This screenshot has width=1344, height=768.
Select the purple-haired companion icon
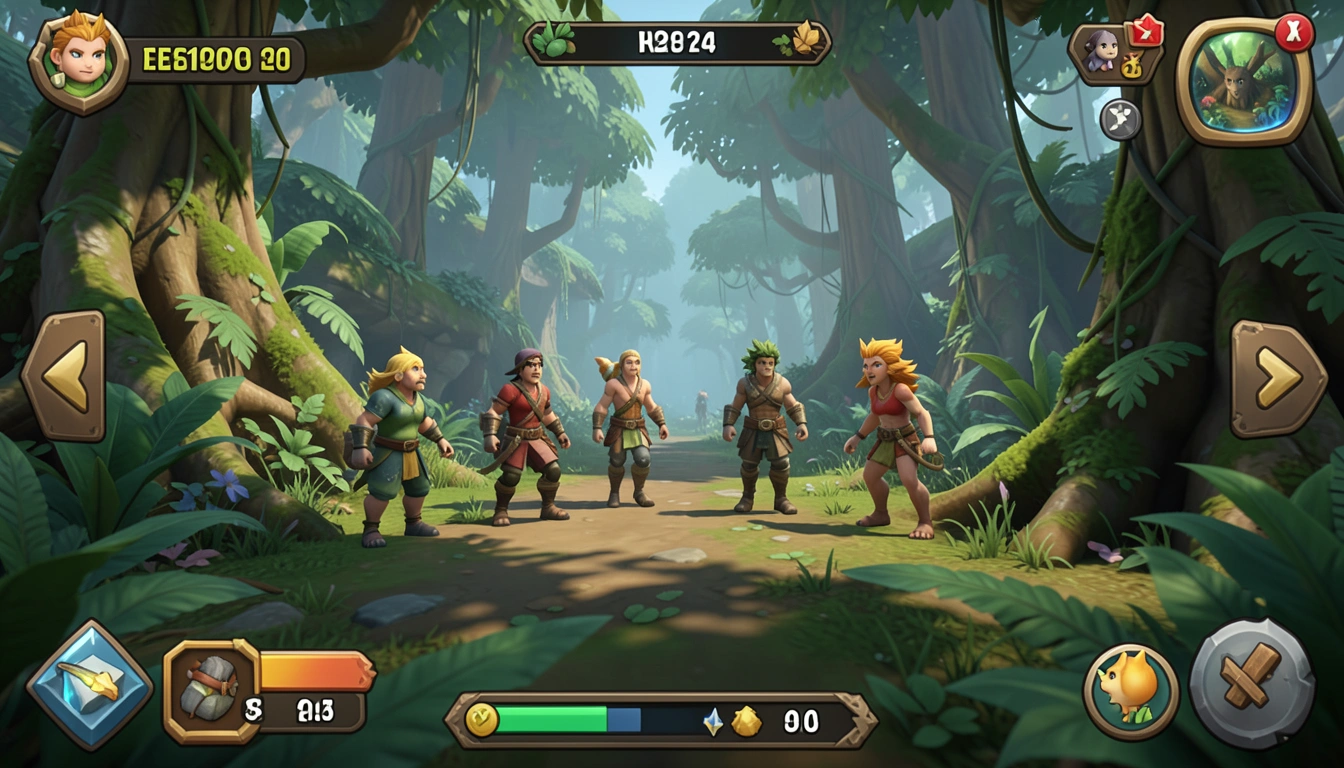click(x=1101, y=51)
